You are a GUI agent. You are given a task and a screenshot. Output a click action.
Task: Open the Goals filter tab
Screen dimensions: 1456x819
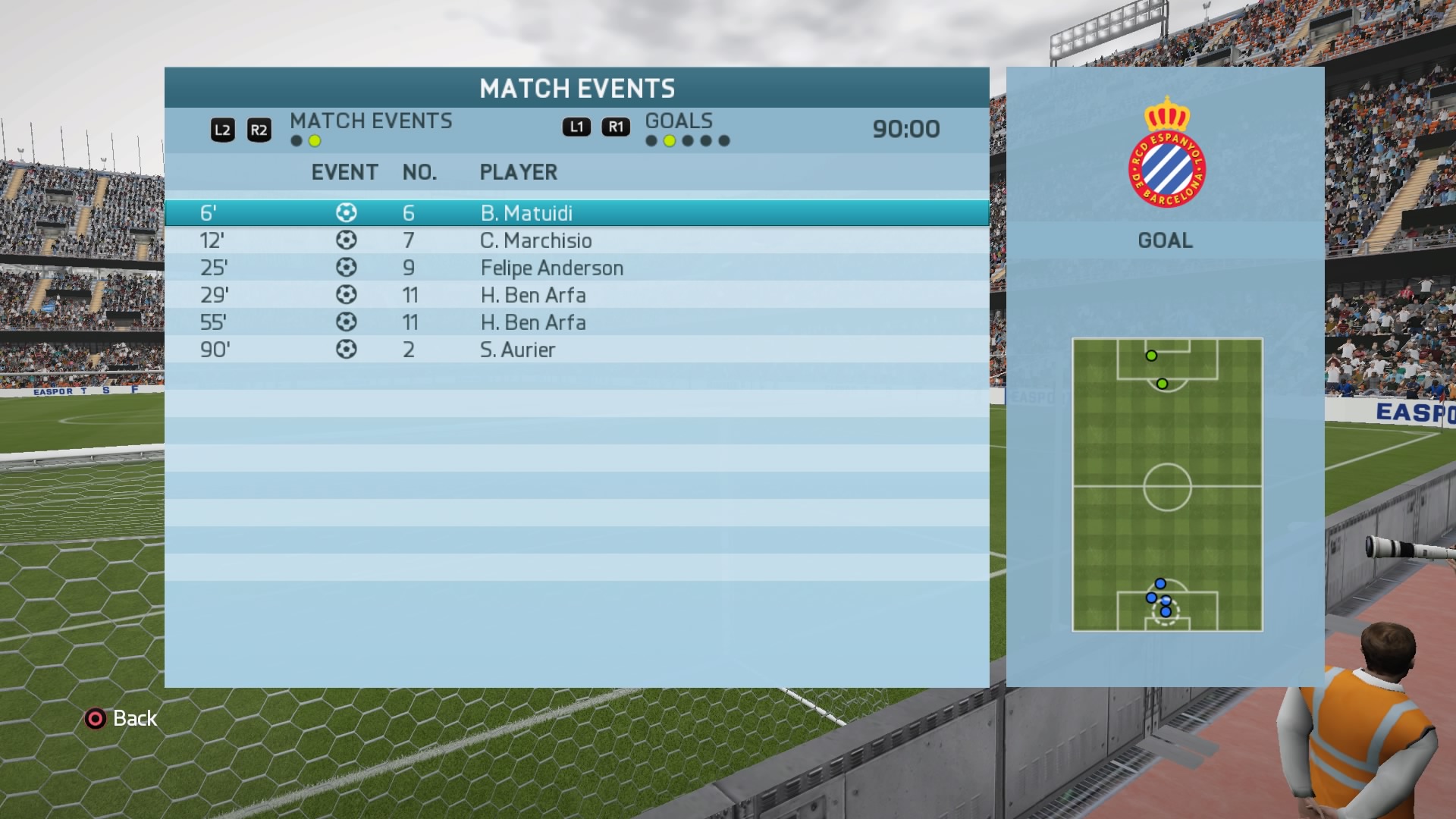coord(679,121)
